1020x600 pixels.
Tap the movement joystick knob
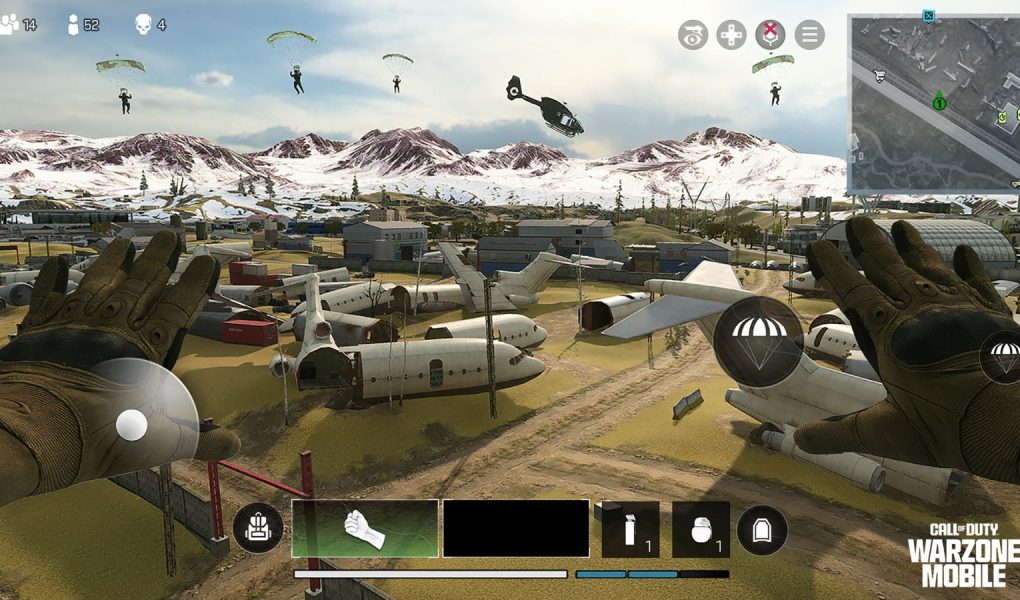[131, 425]
